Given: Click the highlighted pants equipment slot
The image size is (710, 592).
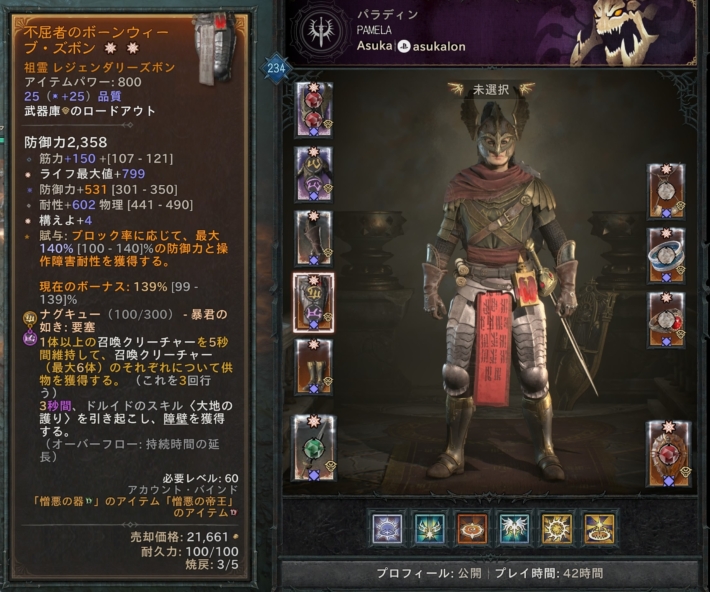Looking at the screenshot, I should 314,301.
